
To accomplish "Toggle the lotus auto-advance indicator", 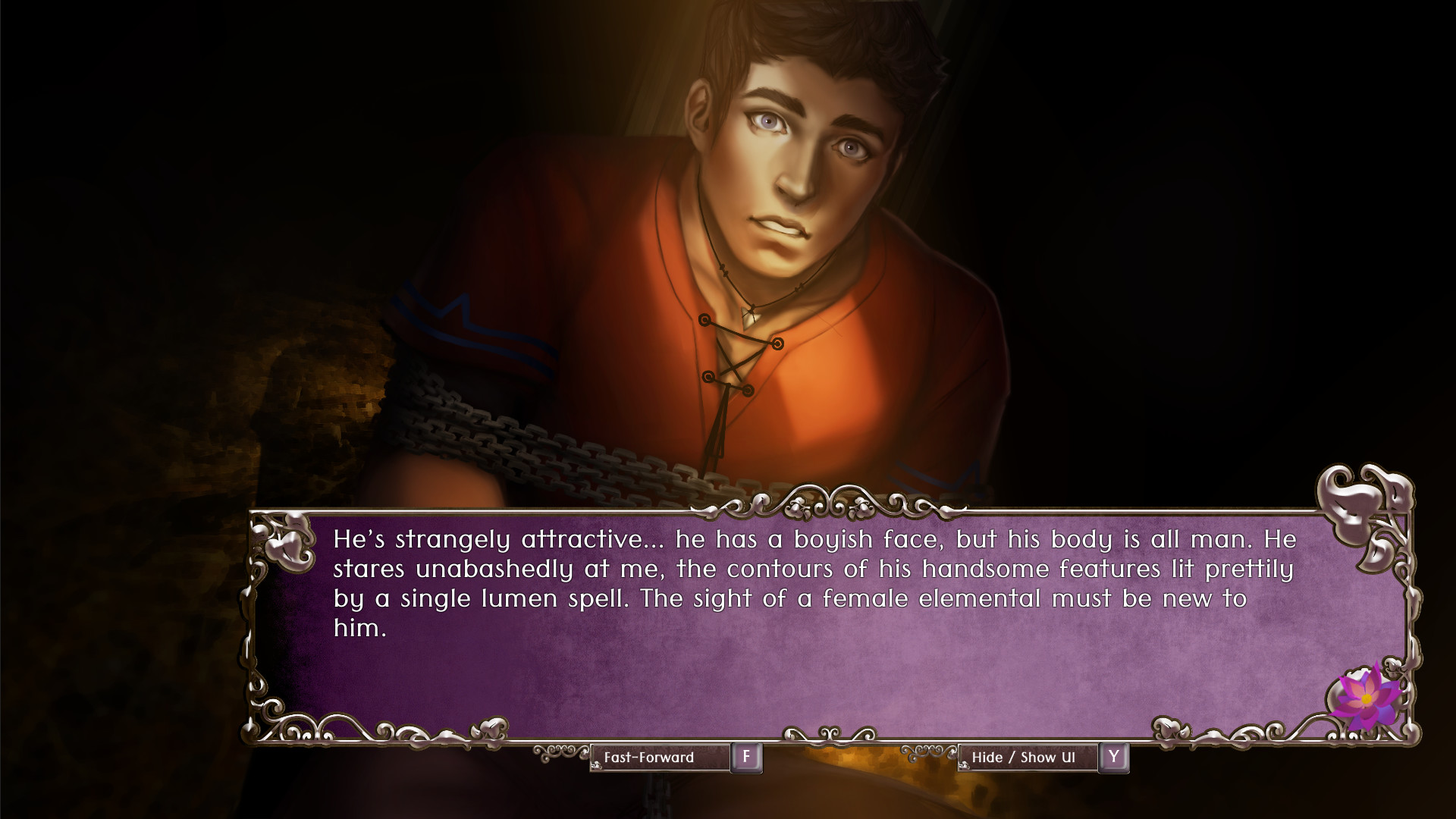I will 1365,698.
